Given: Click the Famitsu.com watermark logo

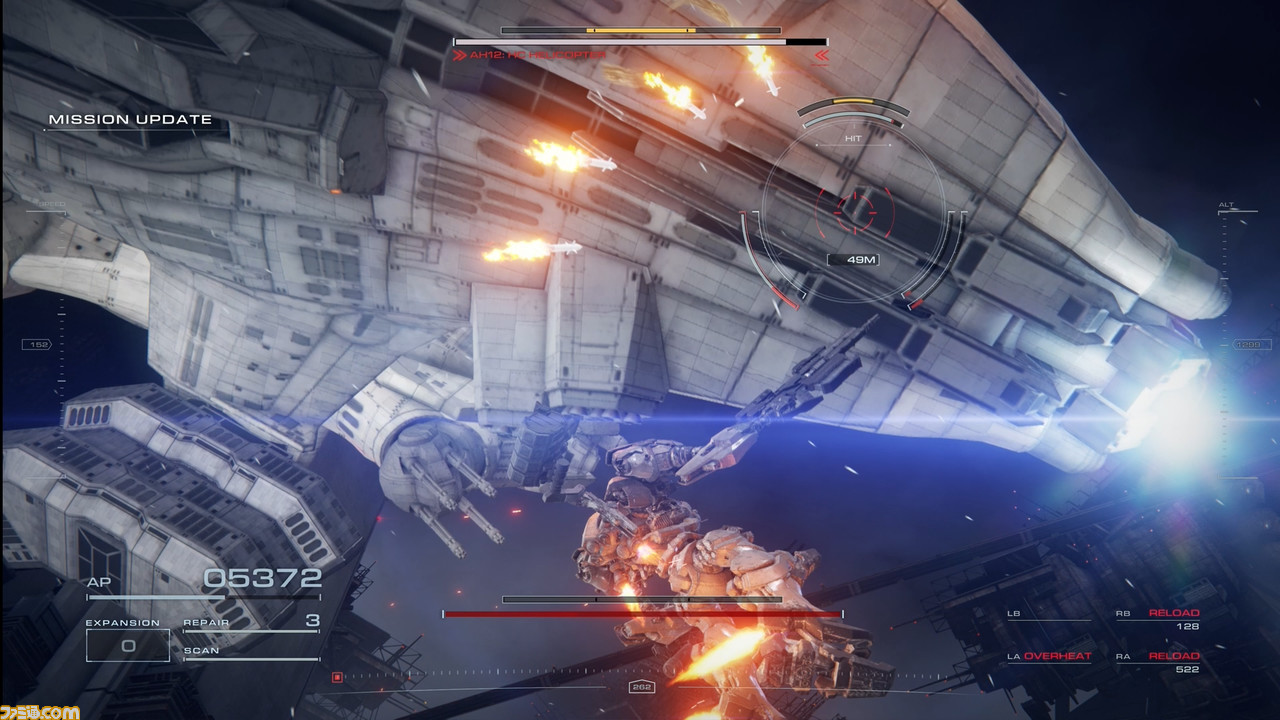Looking at the screenshot, I should pyautogui.click(x=40, y=712).
